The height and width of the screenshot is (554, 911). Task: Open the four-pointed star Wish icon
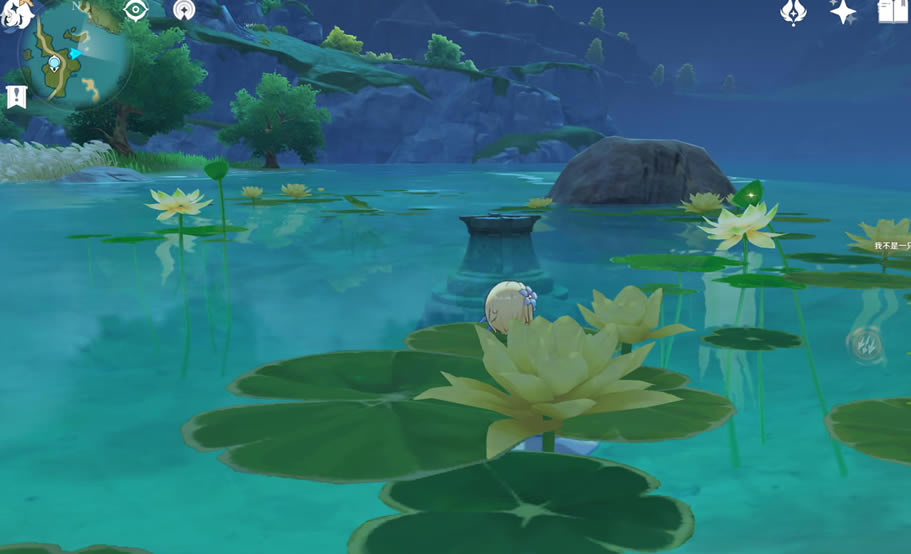(x=843, y=11)
